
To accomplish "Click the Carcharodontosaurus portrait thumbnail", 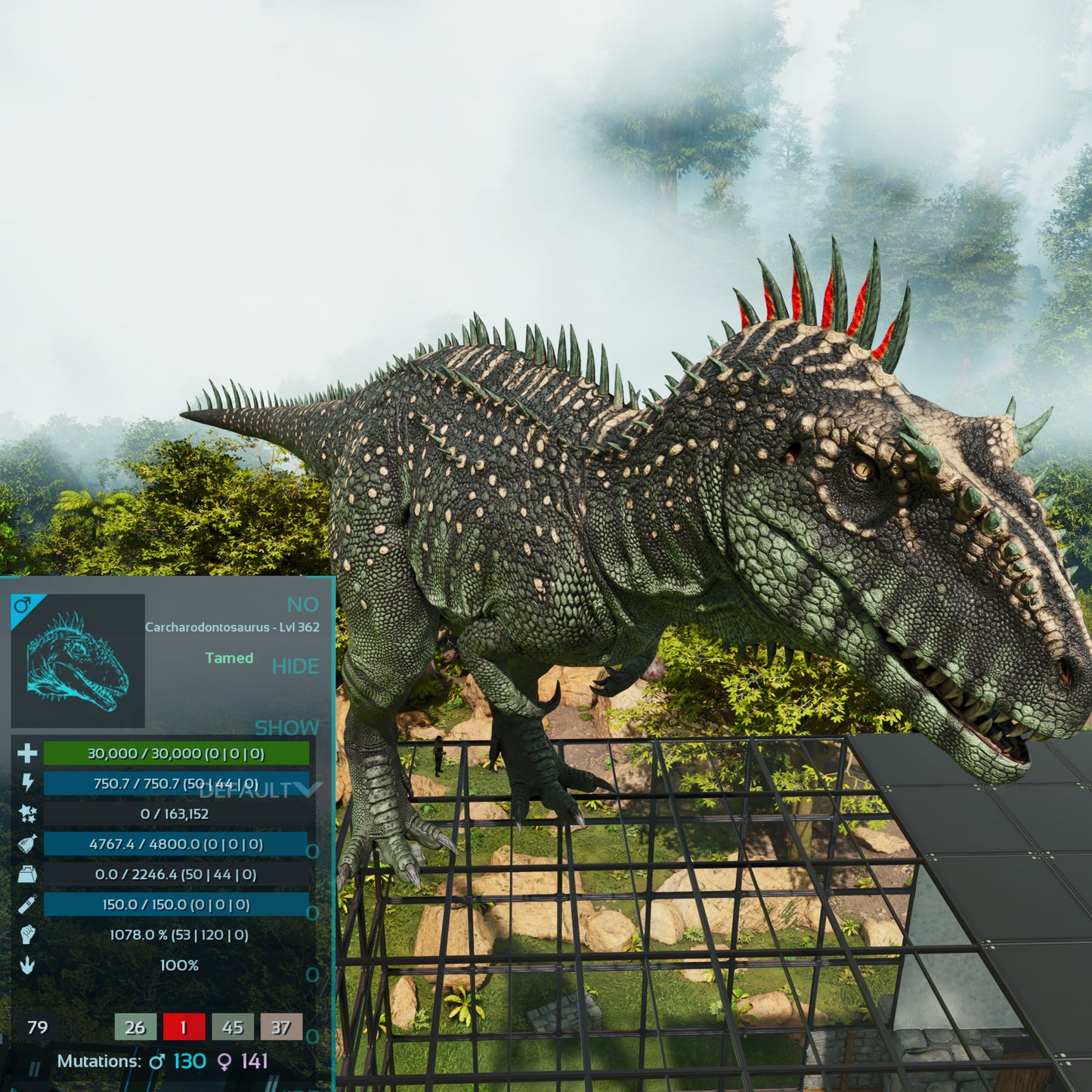I will click(x=78, y=661).
